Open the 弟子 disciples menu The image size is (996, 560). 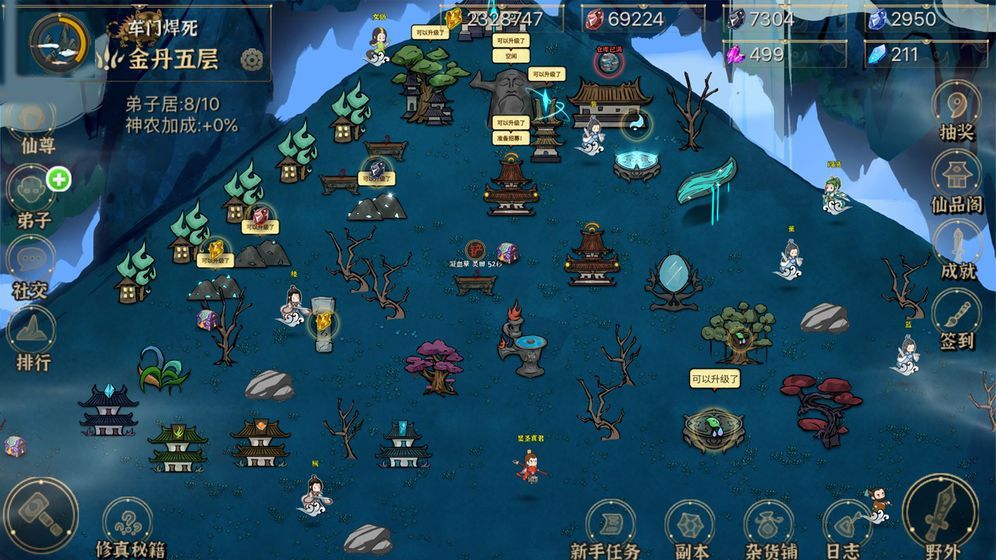[32, 192]
